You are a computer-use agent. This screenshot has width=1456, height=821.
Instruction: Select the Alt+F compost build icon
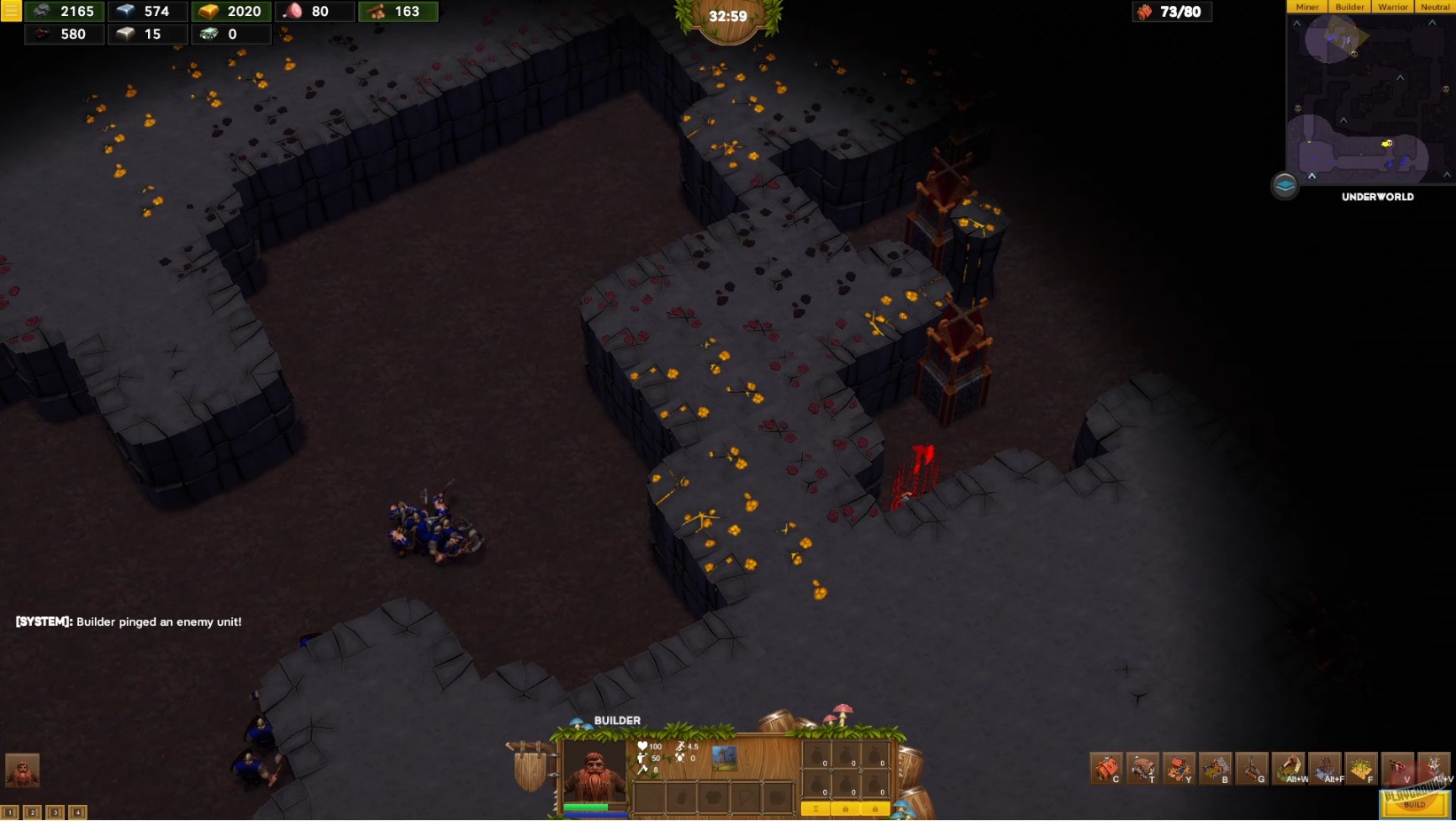(x=1324, y=768)
